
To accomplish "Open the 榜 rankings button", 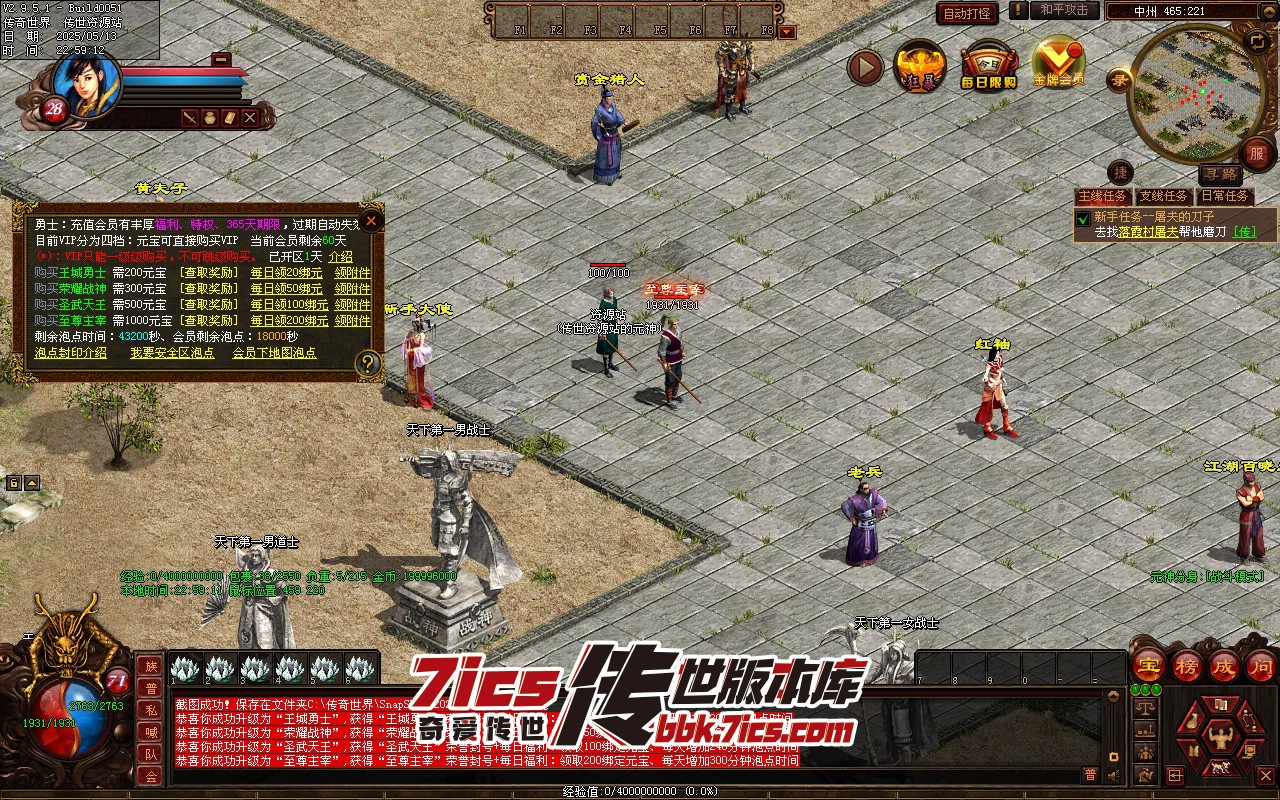I will 1188,664.
